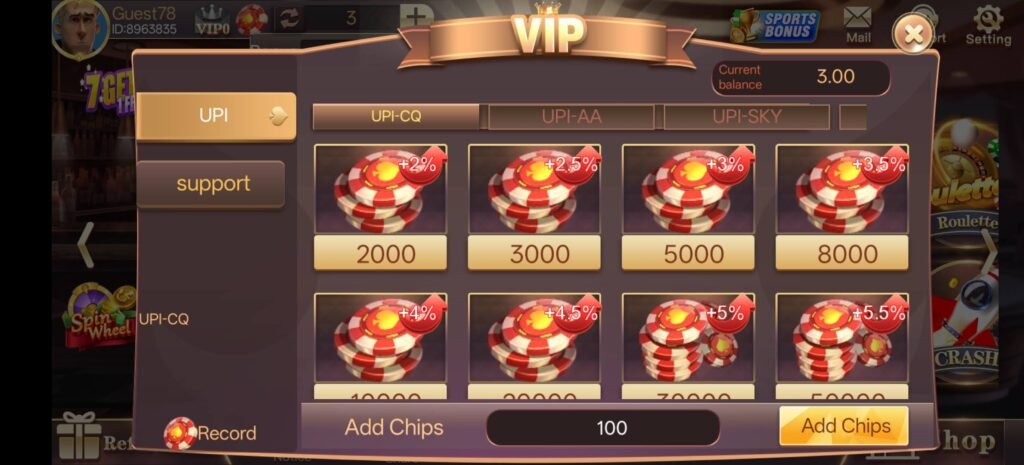Close the VIP popup window

pyautogui.click(x=912, y=35)
